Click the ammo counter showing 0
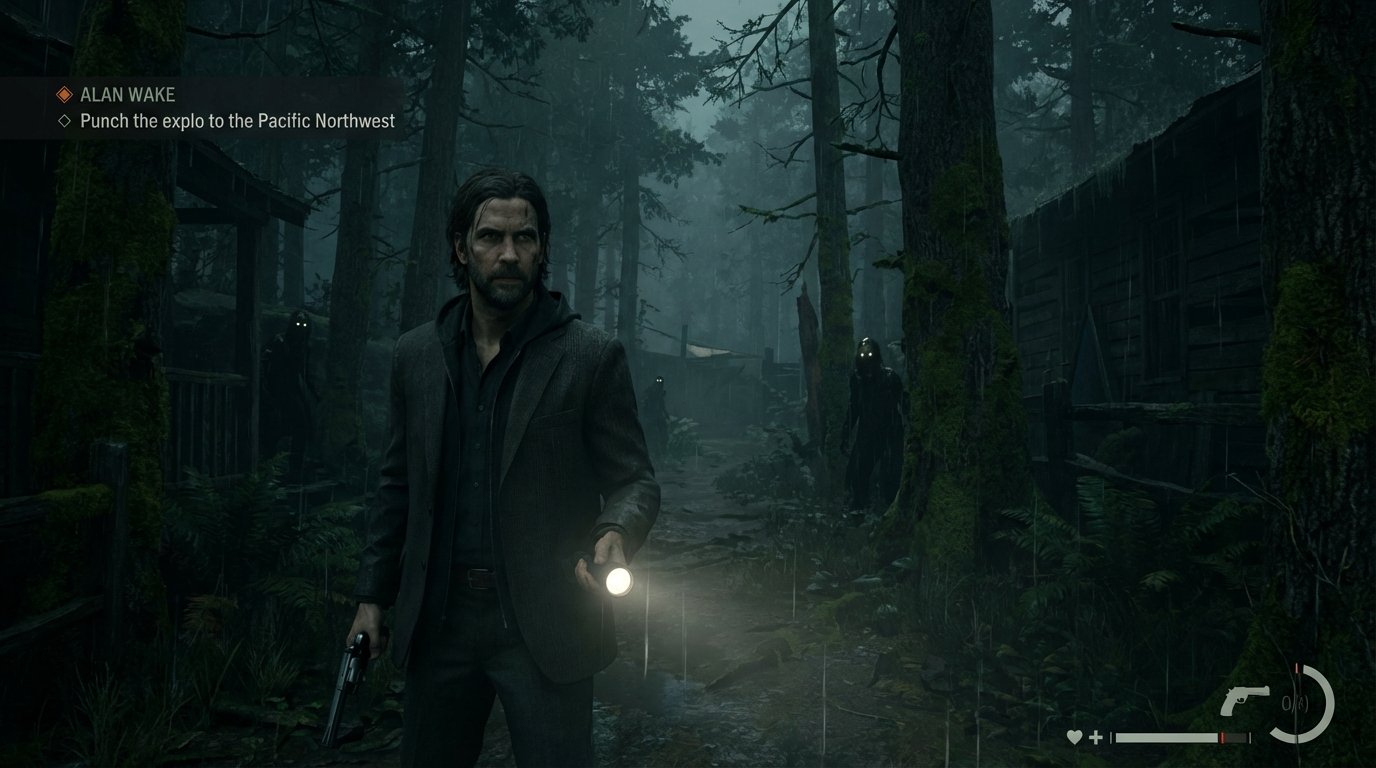Screen dimensions: 1376x768 1288,701
